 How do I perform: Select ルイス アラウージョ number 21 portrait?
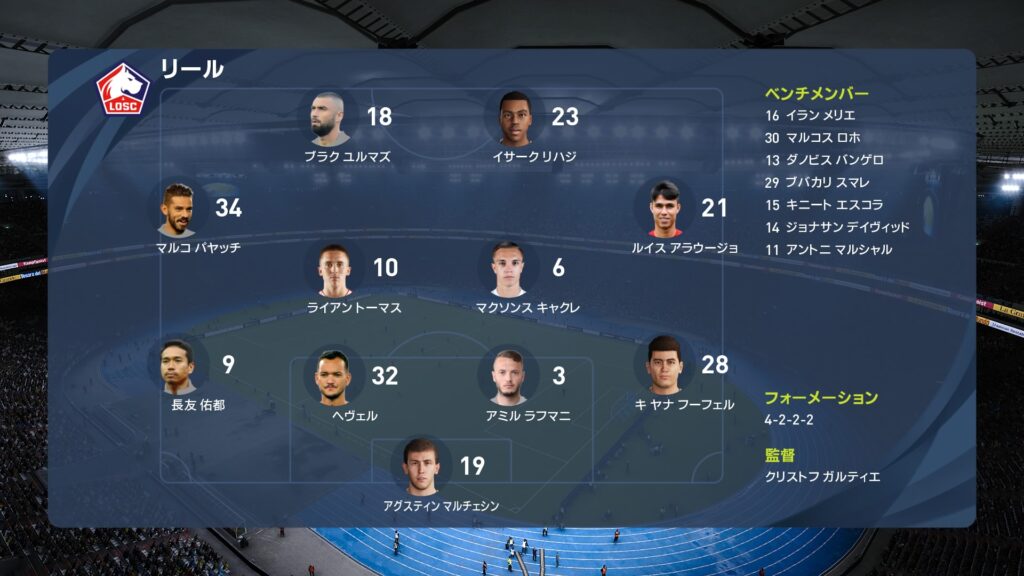[663, 208]
